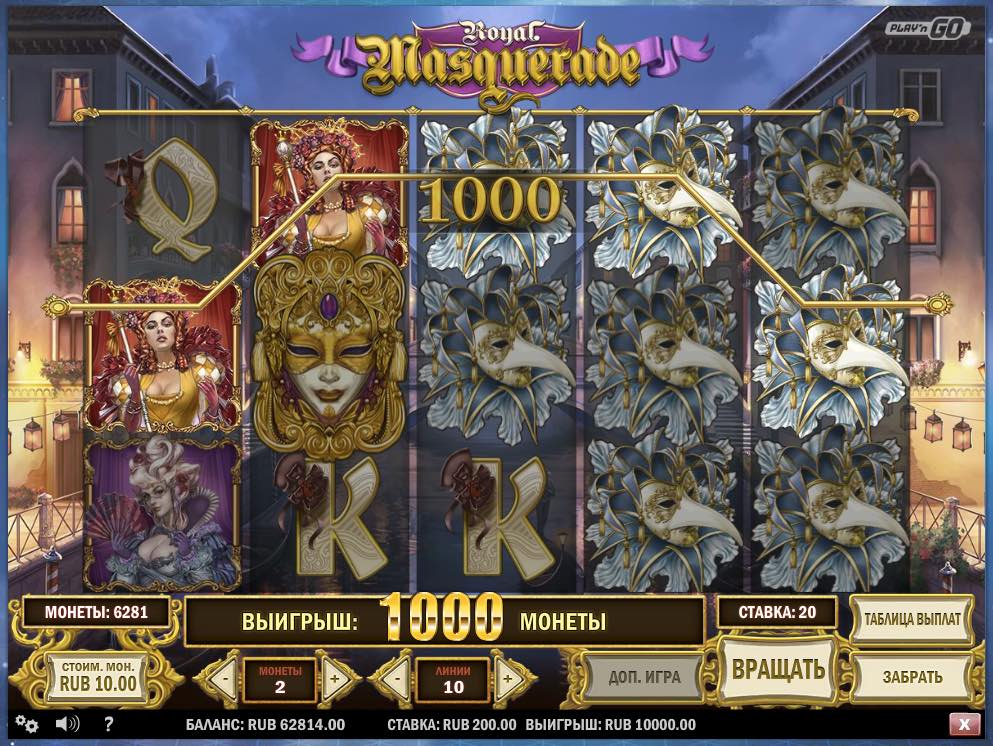Start the ДОП. ИГРА gamble round

[644, 676]
